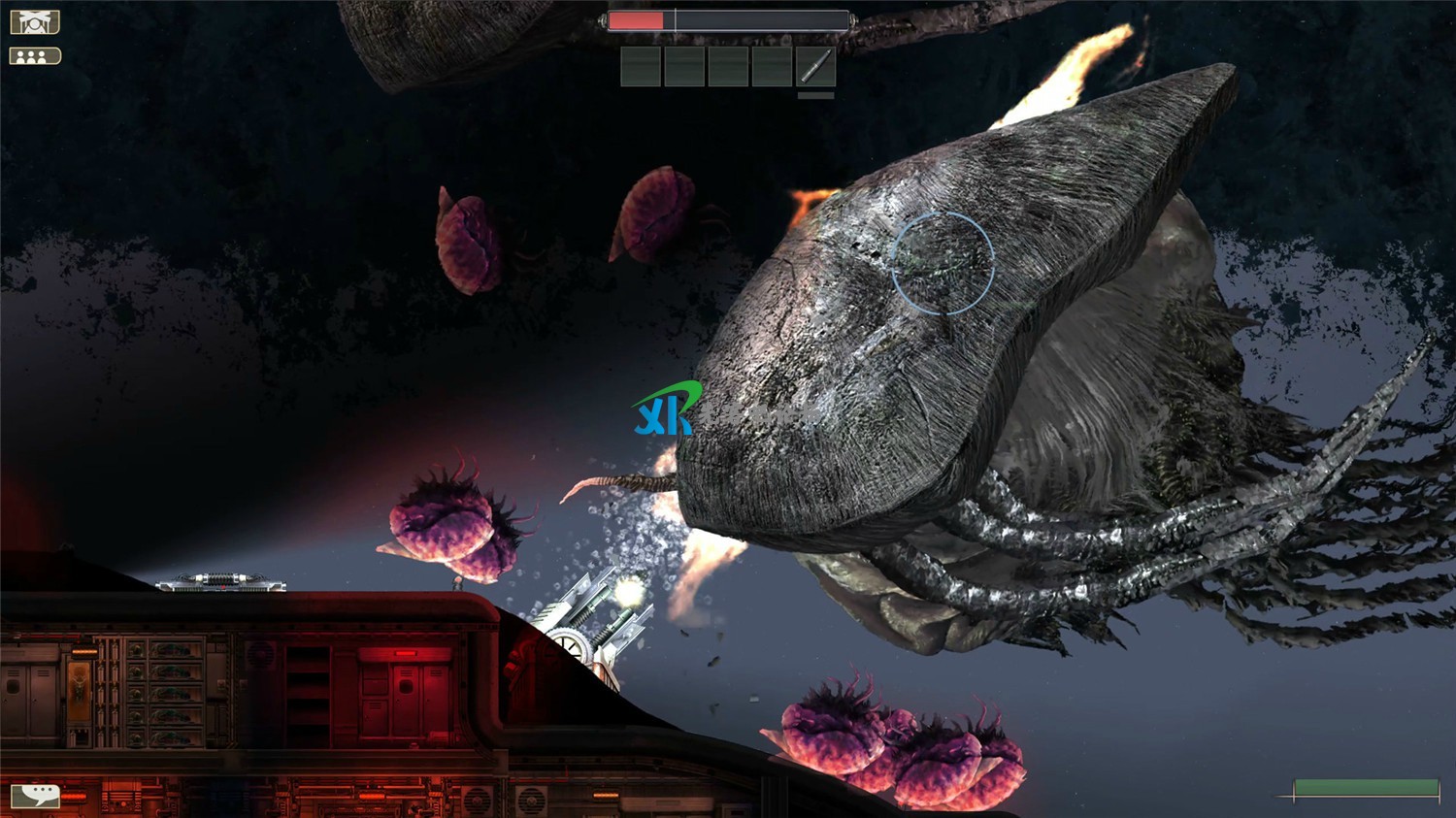
Task: Toggle the crew list icon
Action: pos(35,56)
